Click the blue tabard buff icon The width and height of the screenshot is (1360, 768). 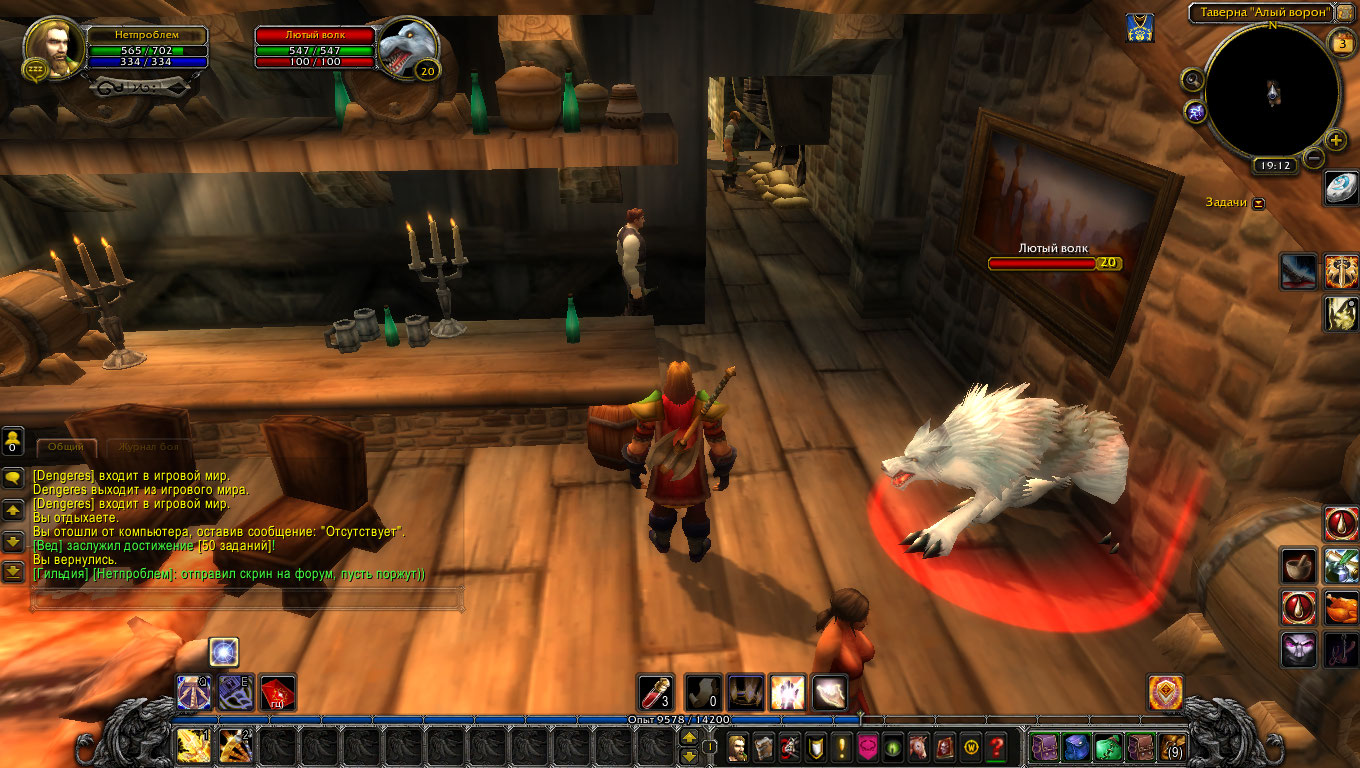pyautogui.click(x=1136, y=27)
